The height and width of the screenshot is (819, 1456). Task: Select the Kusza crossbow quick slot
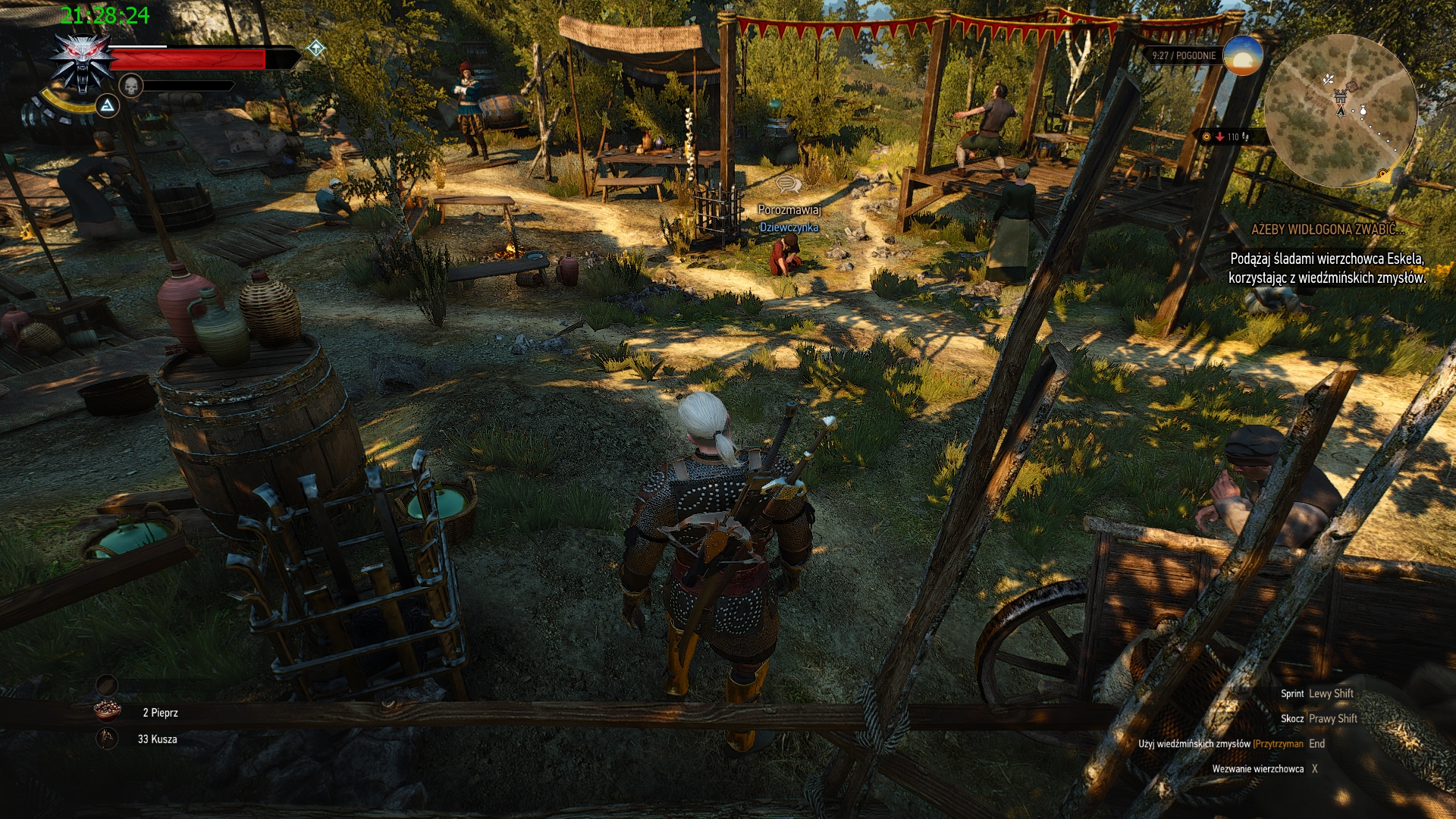tap(108, 738)
